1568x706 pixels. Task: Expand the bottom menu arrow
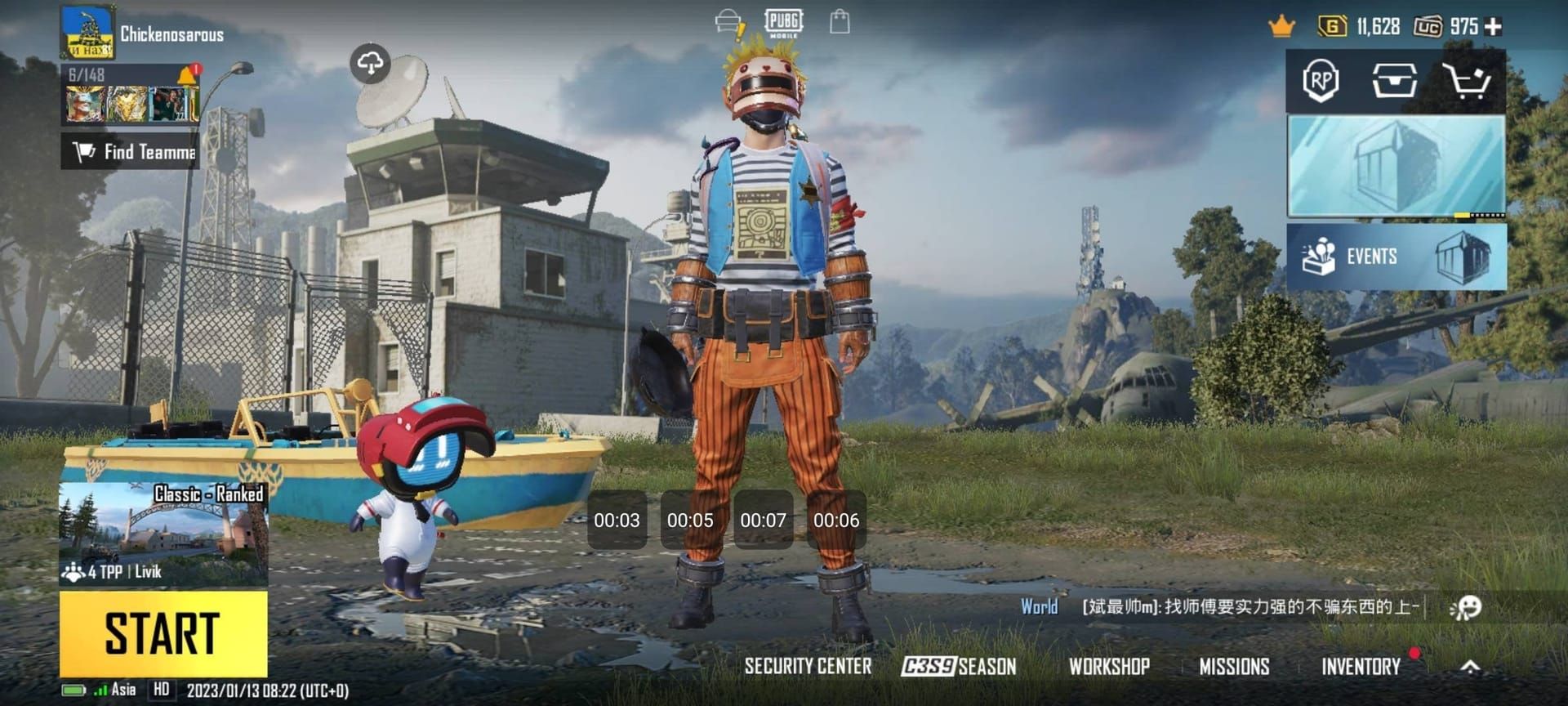[x=1470, y=667]
